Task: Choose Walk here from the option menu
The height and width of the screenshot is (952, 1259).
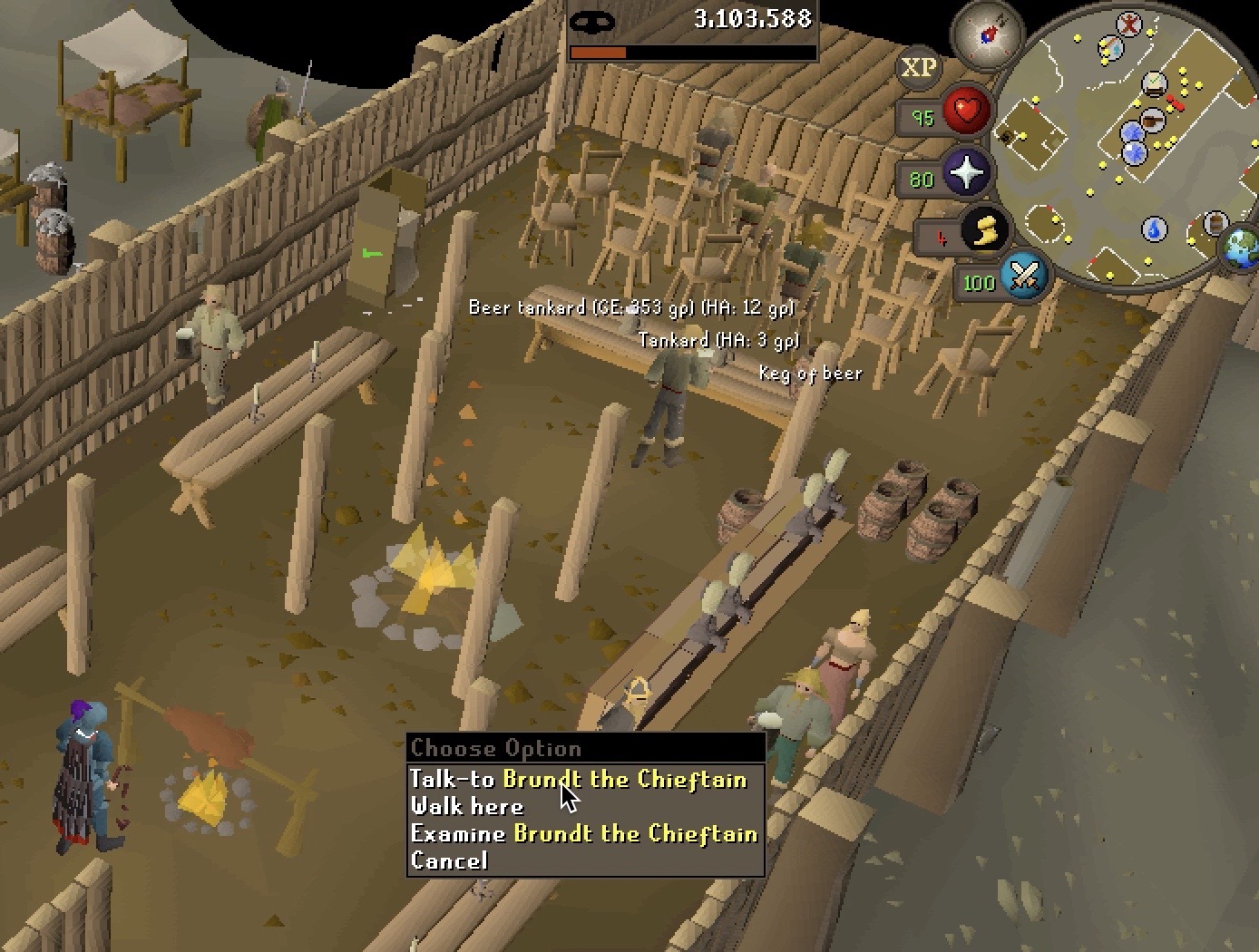Action: click(468, 806)
